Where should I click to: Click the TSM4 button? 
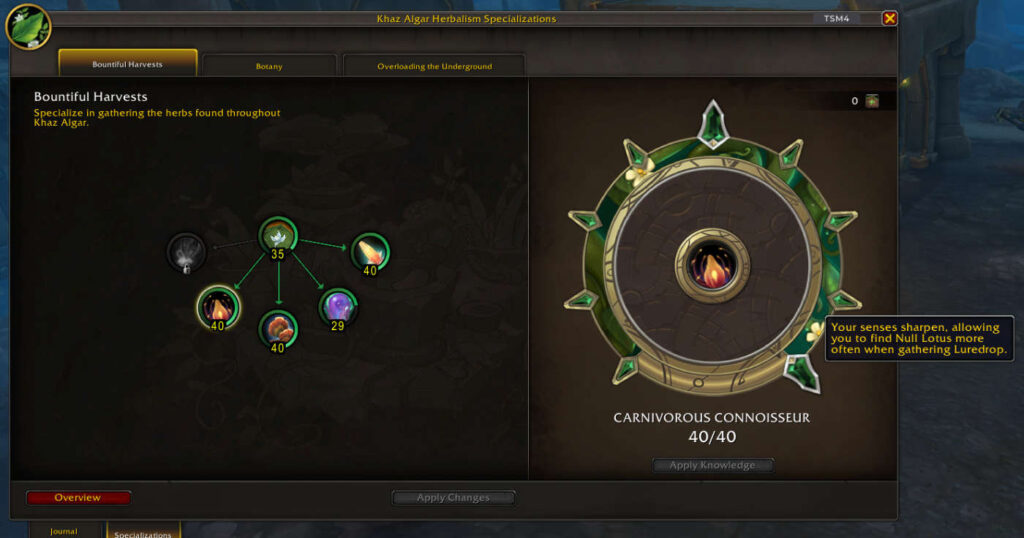coord(836,18)
